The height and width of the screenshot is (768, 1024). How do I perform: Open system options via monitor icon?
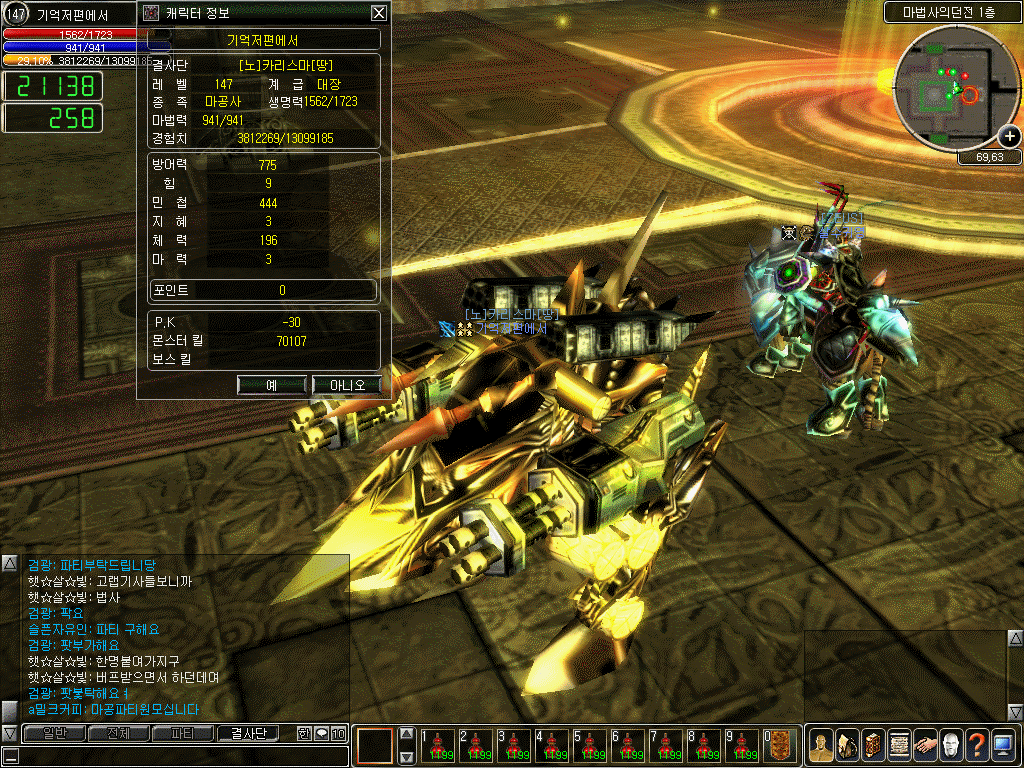tap(1003, 745)
